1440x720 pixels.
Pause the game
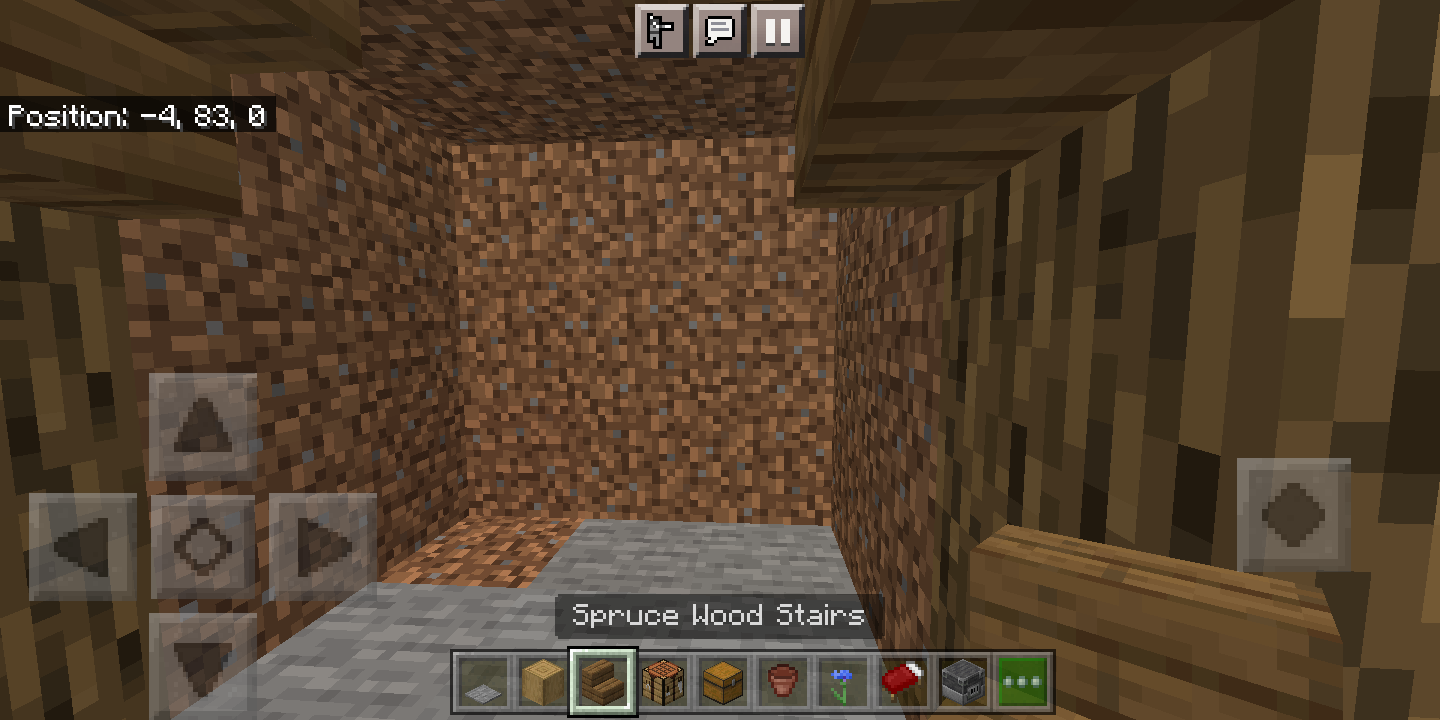[x=779, y=31]
